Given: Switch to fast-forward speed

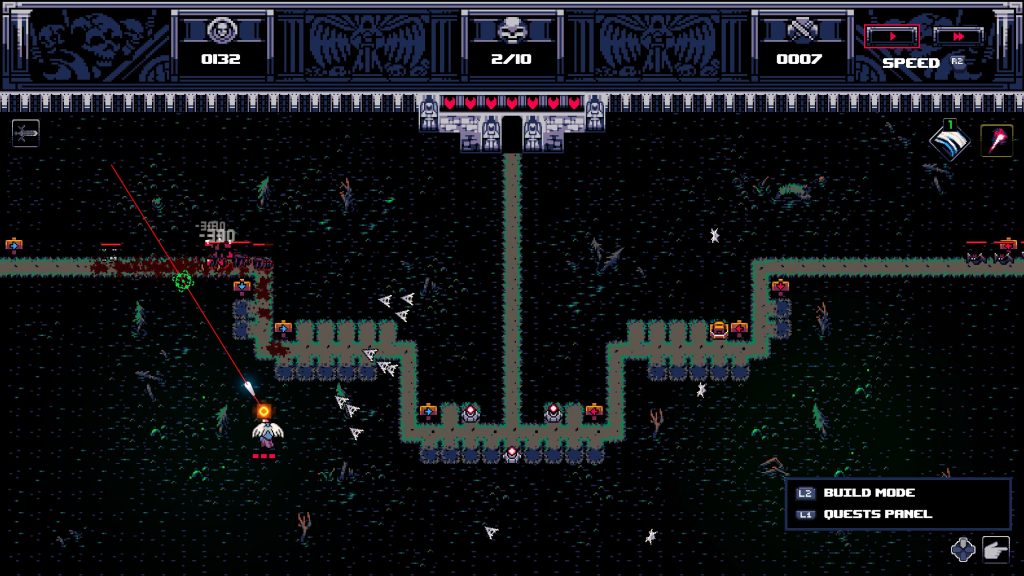Looking at the screenshot, I should [958, 36].
